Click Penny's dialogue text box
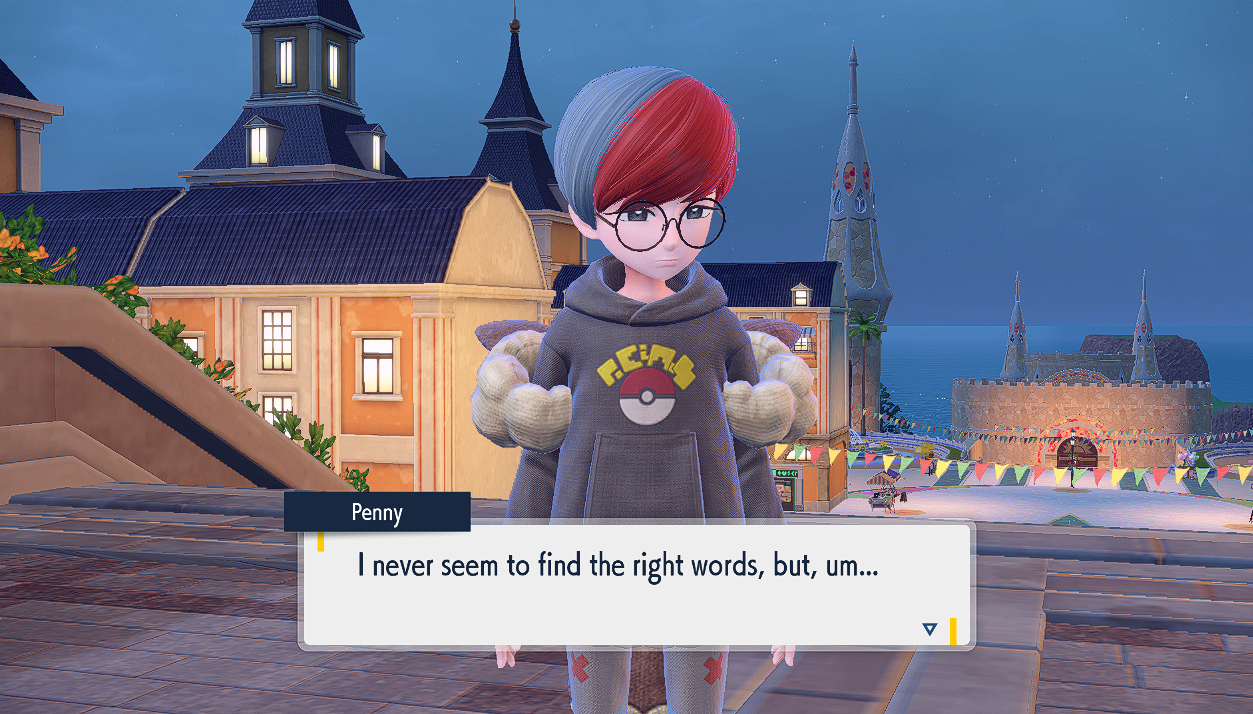Image resolution: width=1253 pixels, height=714 pixels. coord(634,585)
